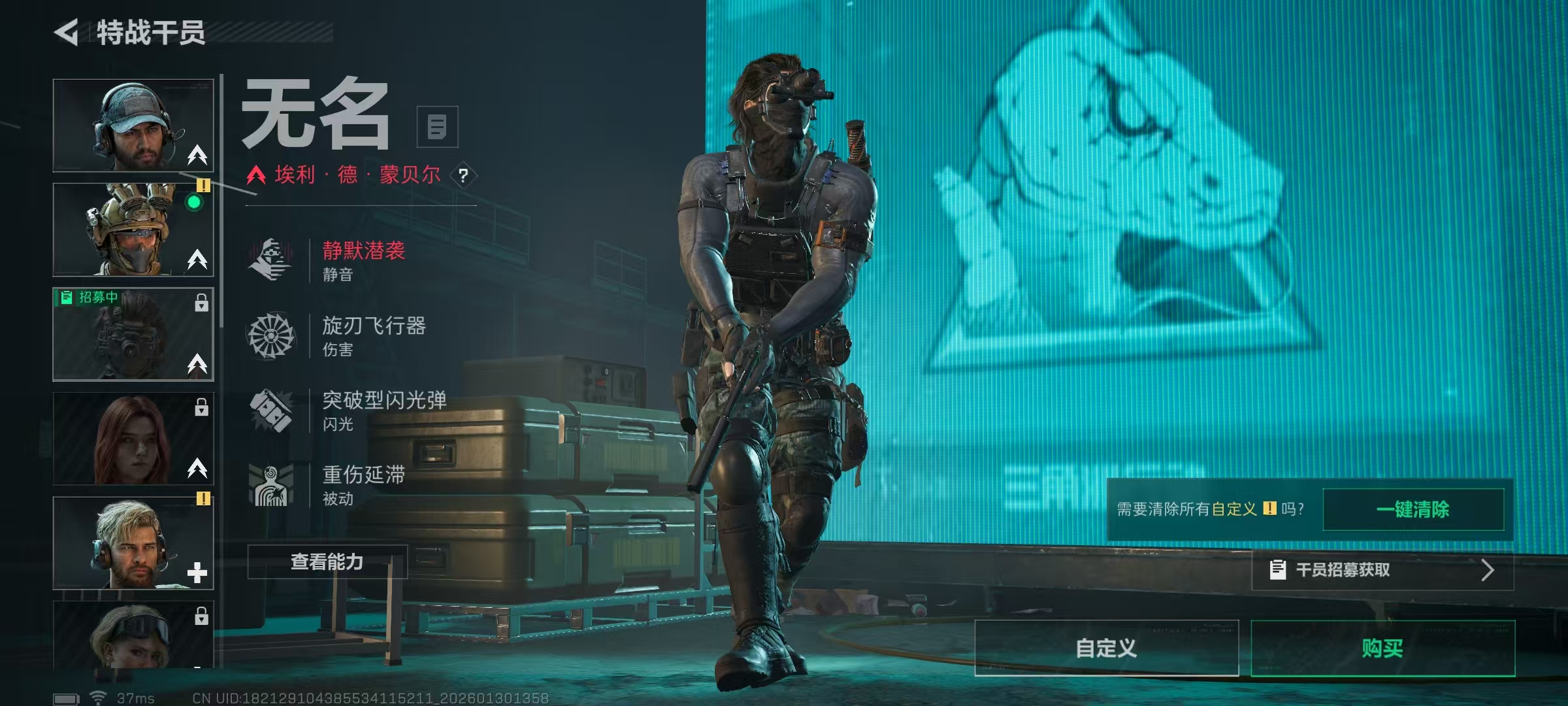Image resolution: width=1568 pixels, height=706 pixels.
Task: Open the 查看能力 button
Action: click(x=327, y=562)
